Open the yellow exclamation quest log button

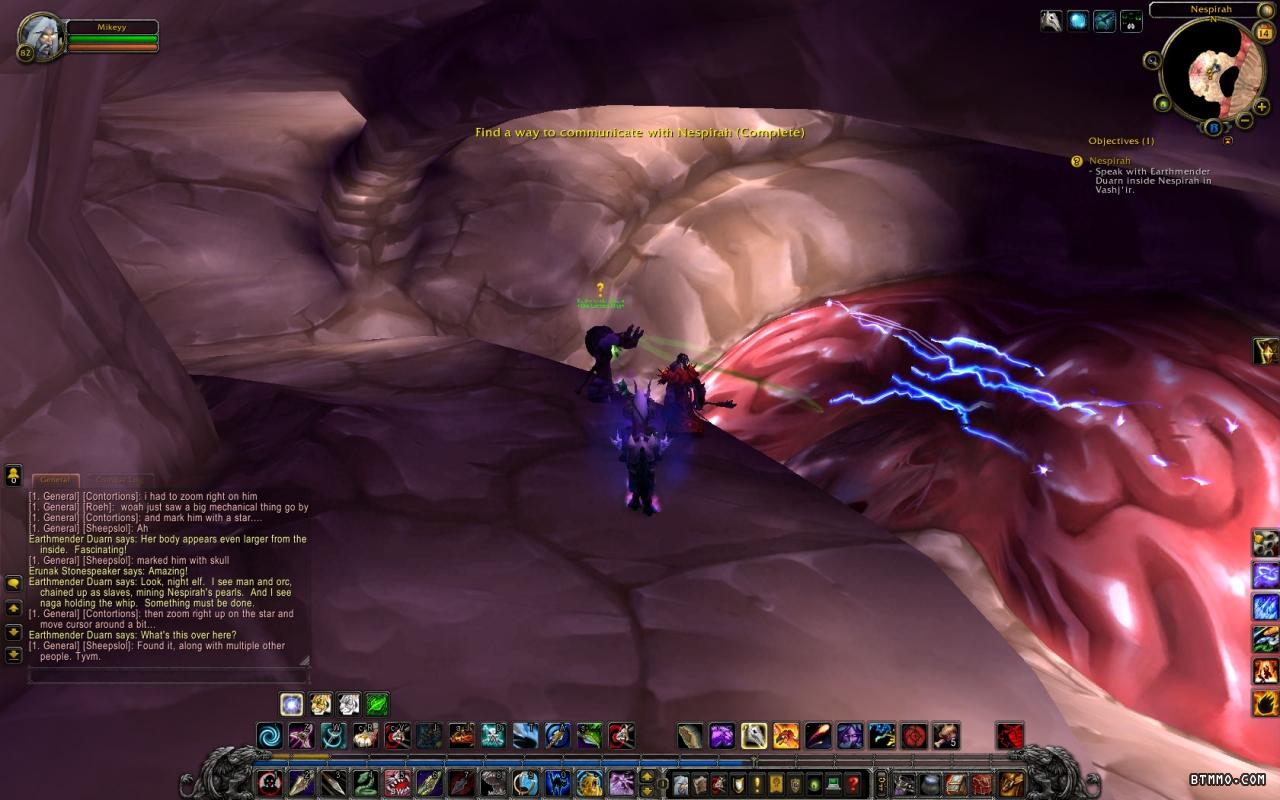[757, 783]
